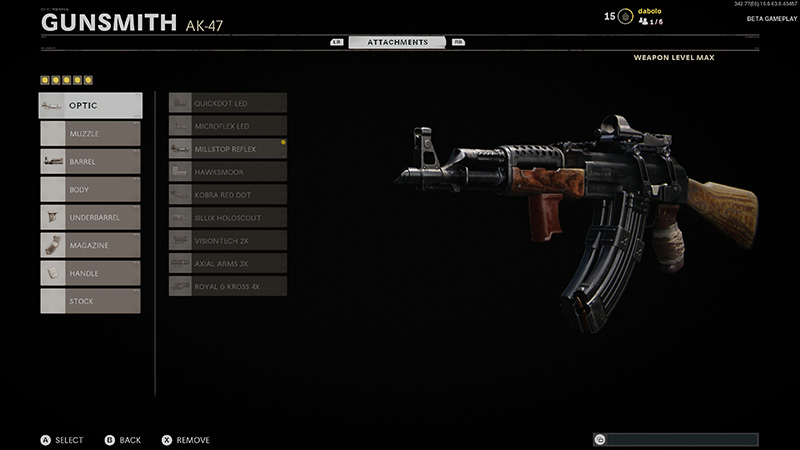Select the Underbarrel attachment category
This screenshot has height=450, width=800.
click(x=90, y=217)
